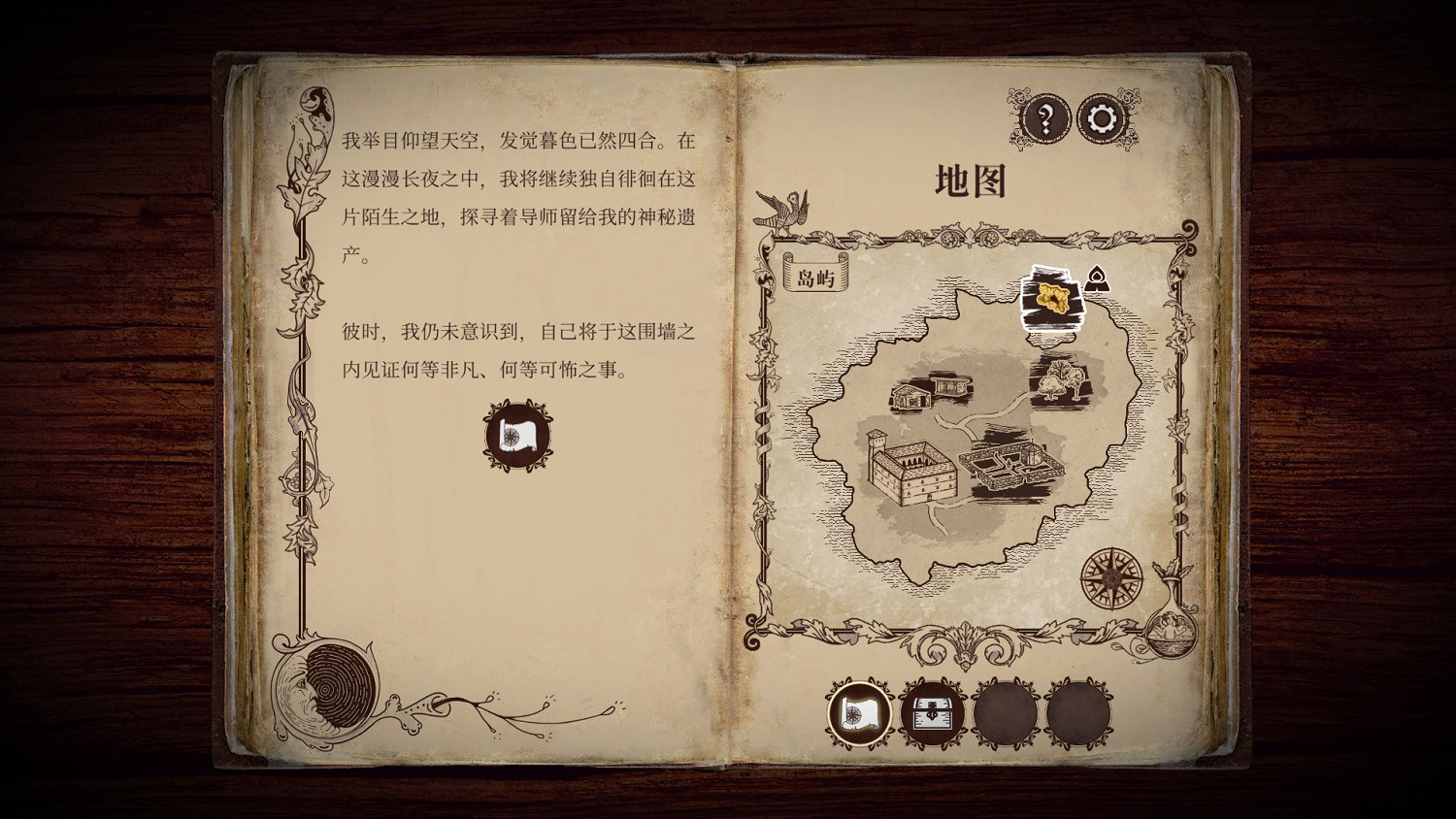Open the settings gear icon

tap(1102, 117)
